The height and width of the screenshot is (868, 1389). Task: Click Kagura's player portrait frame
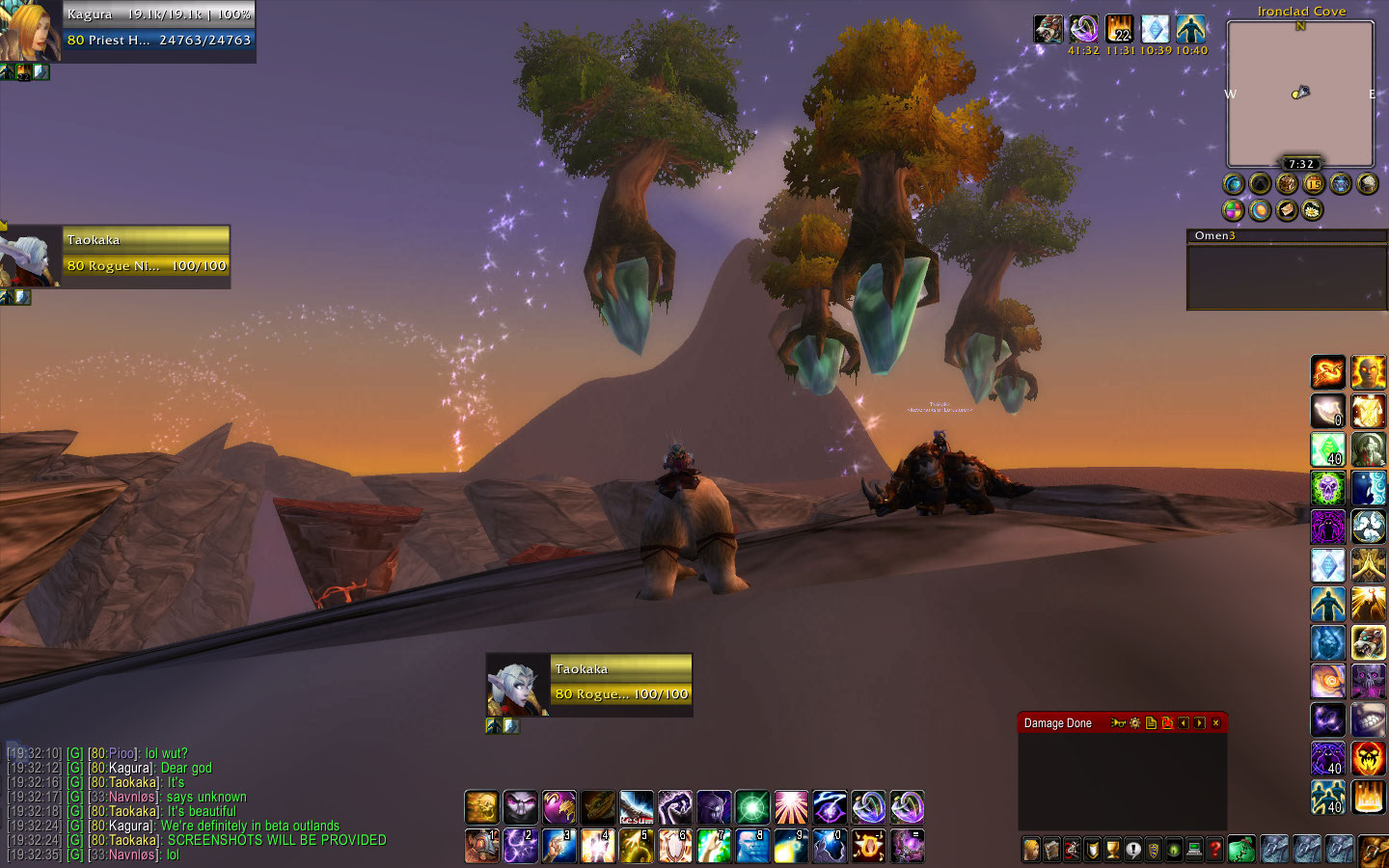coord(29,31)
